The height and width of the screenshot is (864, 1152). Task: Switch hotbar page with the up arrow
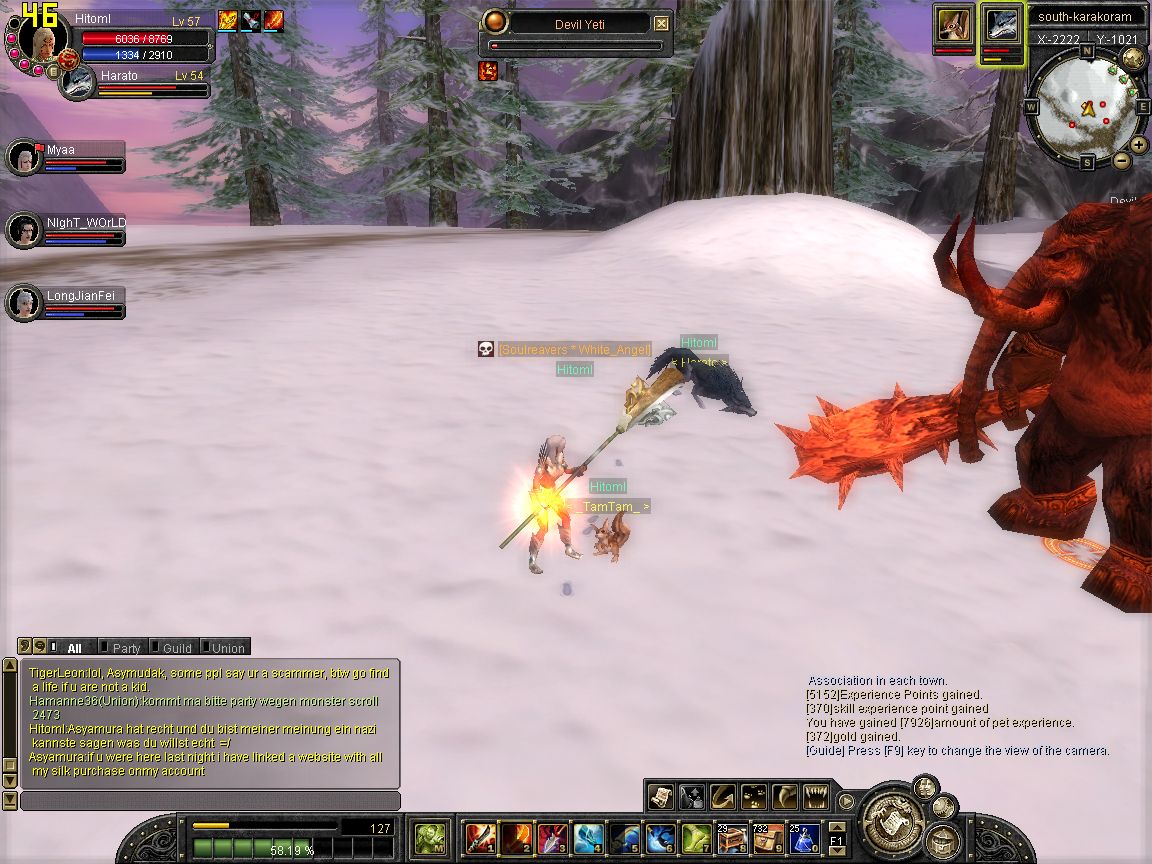click(837, 826)
